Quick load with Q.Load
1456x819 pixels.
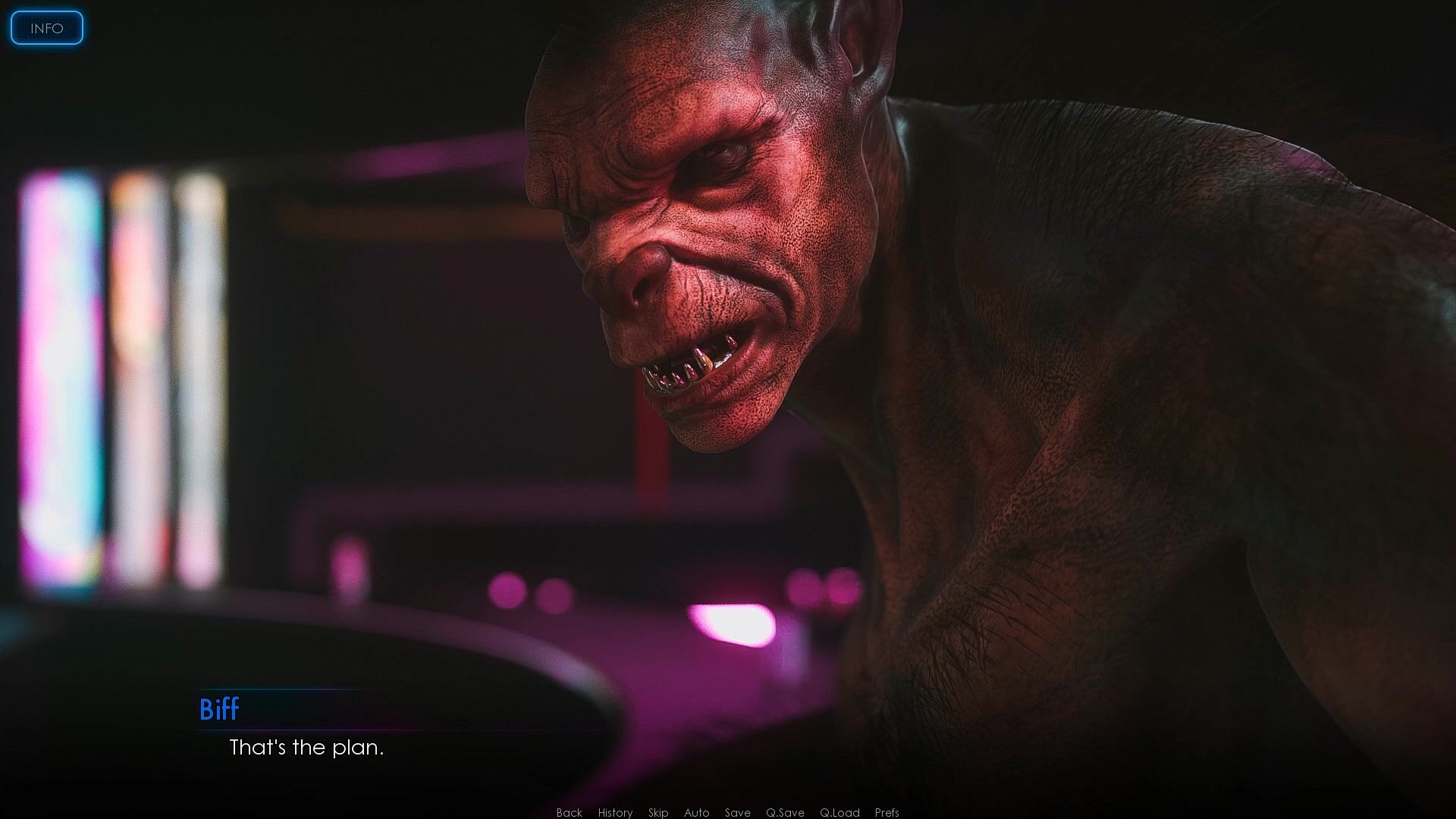tap(839, 812)
